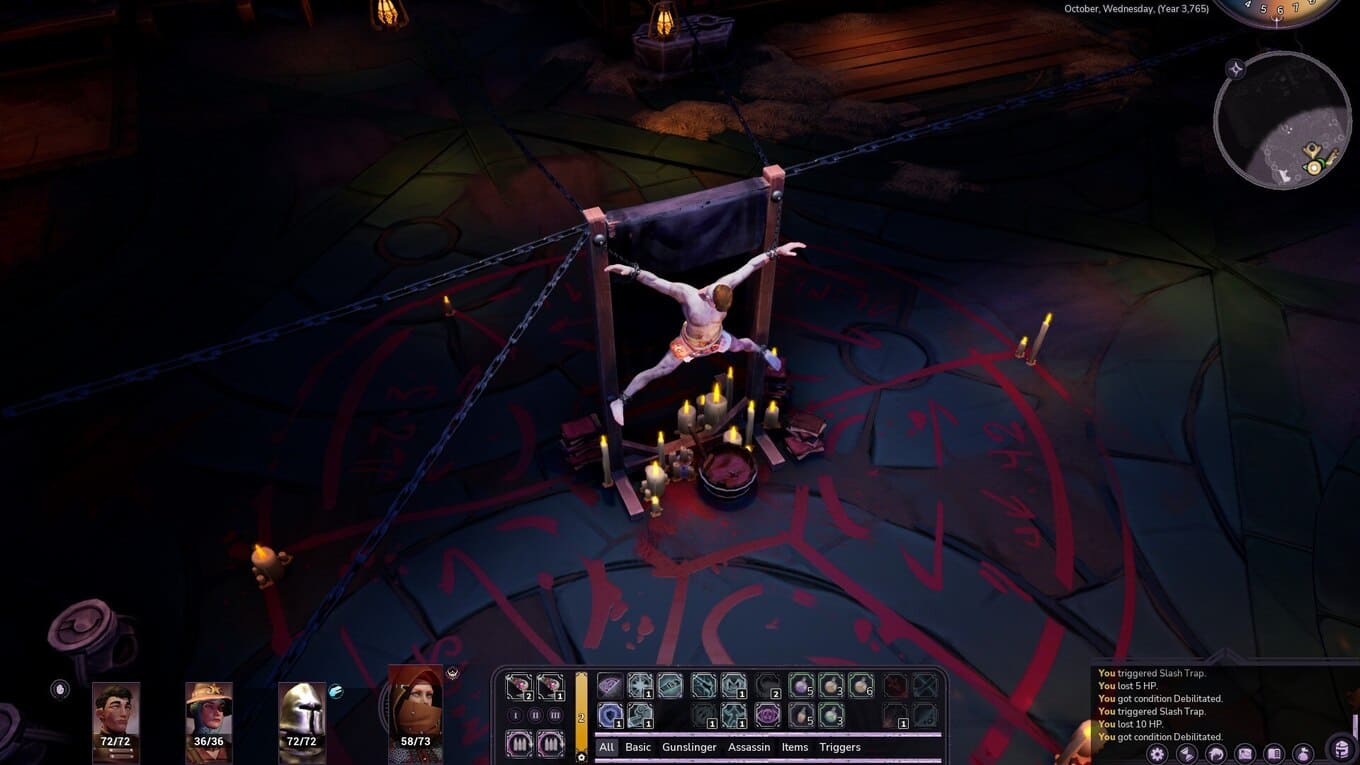Select the Triggers tab

click(840, 747)
